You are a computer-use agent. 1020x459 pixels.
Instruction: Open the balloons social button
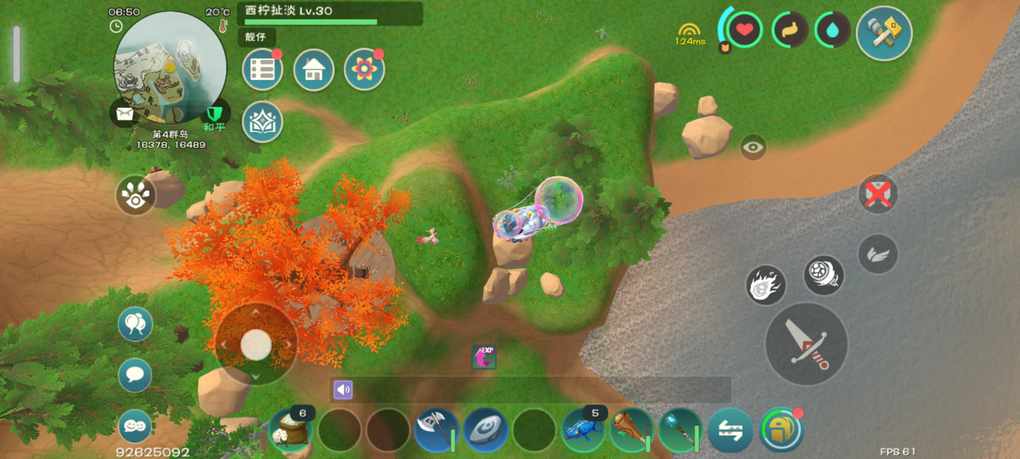coord(135,324)
